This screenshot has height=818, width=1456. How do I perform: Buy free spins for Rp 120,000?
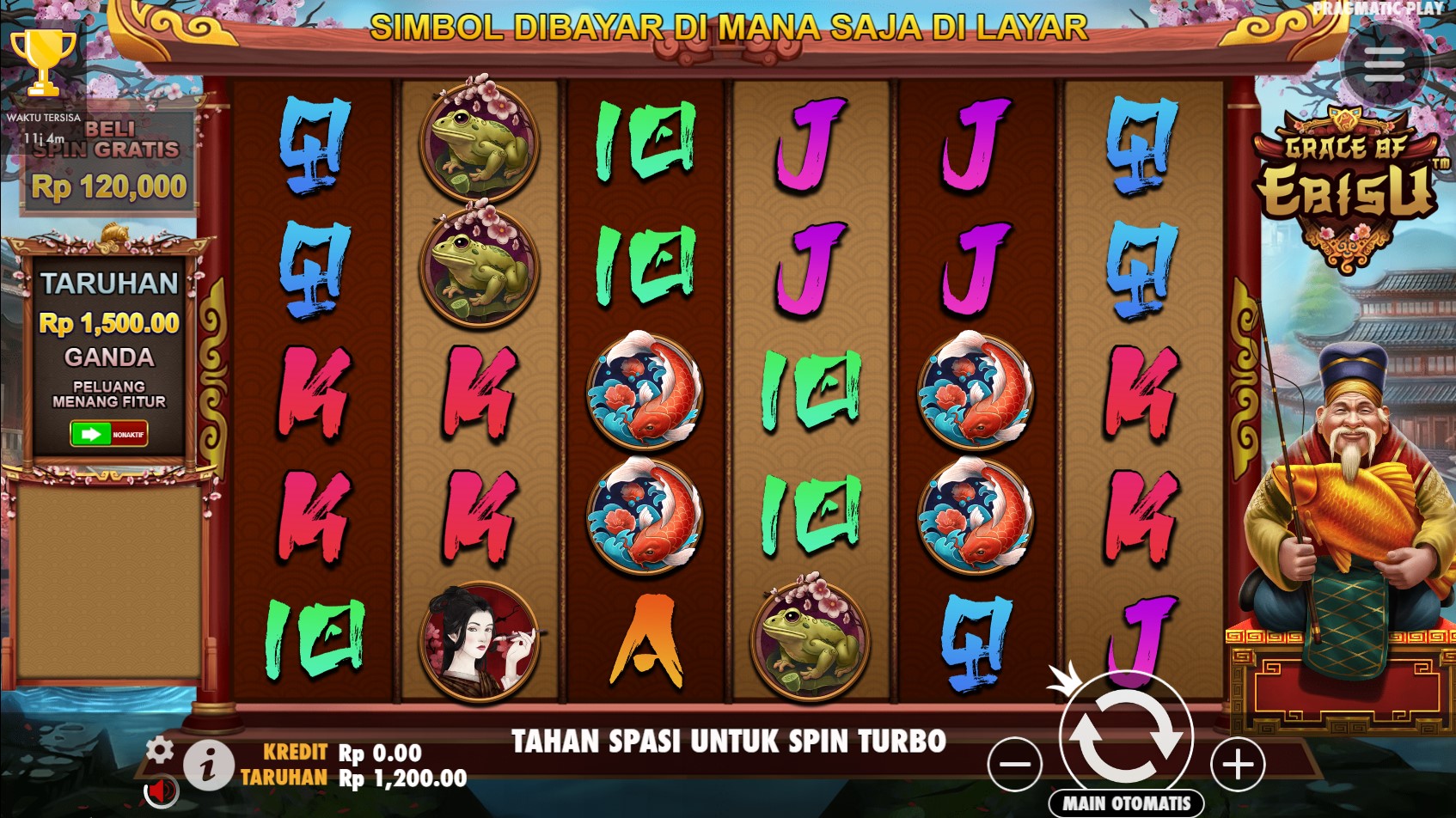[108, 163]
